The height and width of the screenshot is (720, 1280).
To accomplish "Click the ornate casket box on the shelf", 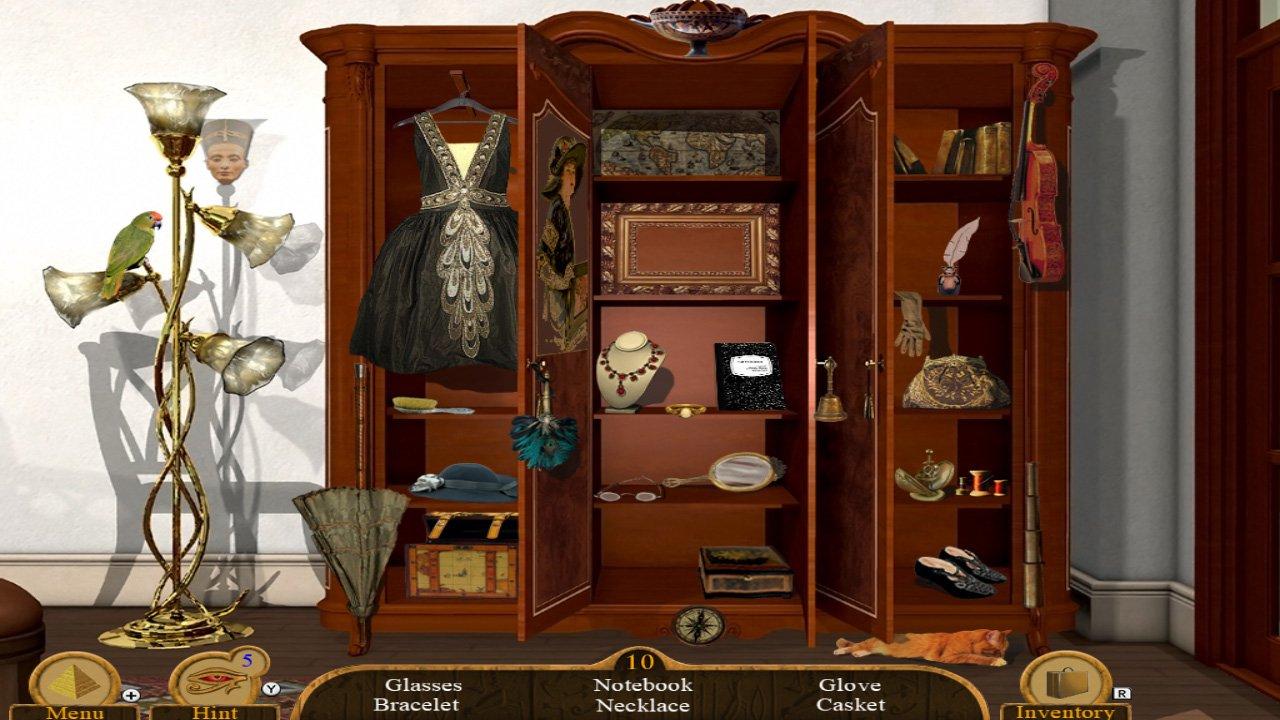I will [x=742, y=570].
